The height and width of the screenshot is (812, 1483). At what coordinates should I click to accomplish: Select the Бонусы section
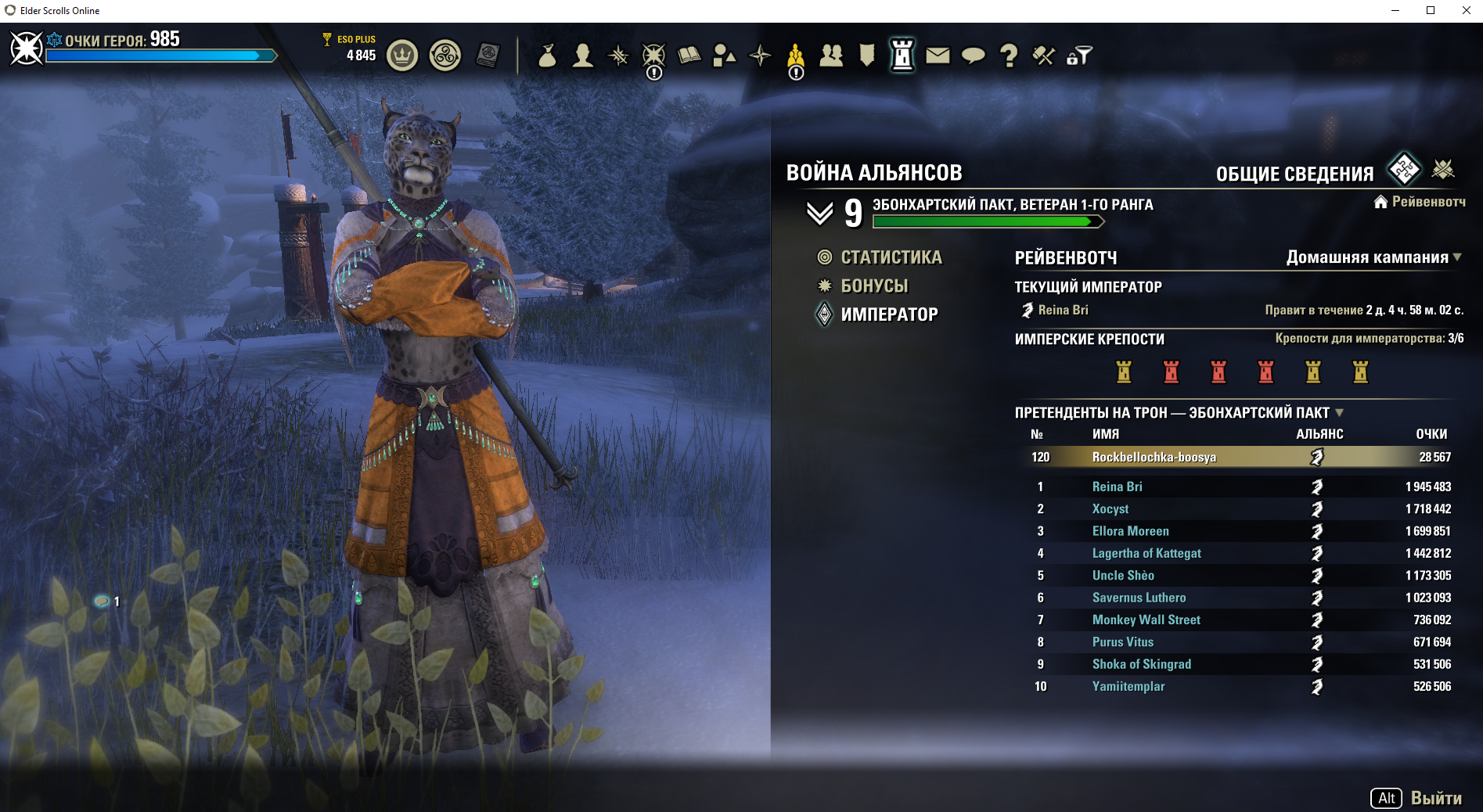(874, 286)
